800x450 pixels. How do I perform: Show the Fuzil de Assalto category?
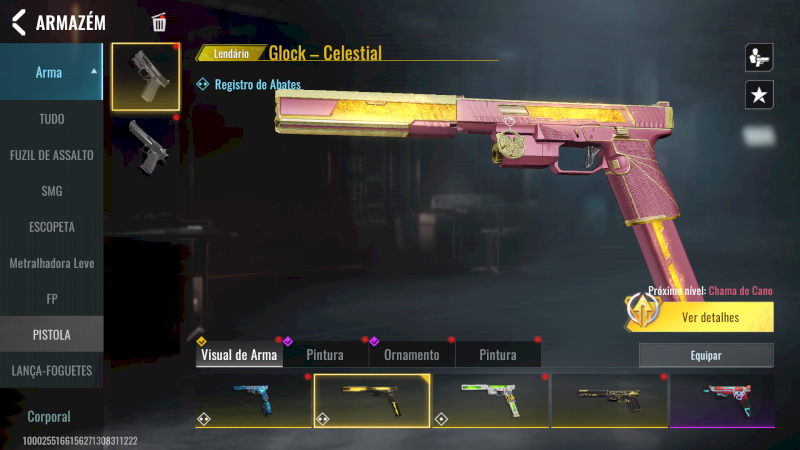coord(51,155)
